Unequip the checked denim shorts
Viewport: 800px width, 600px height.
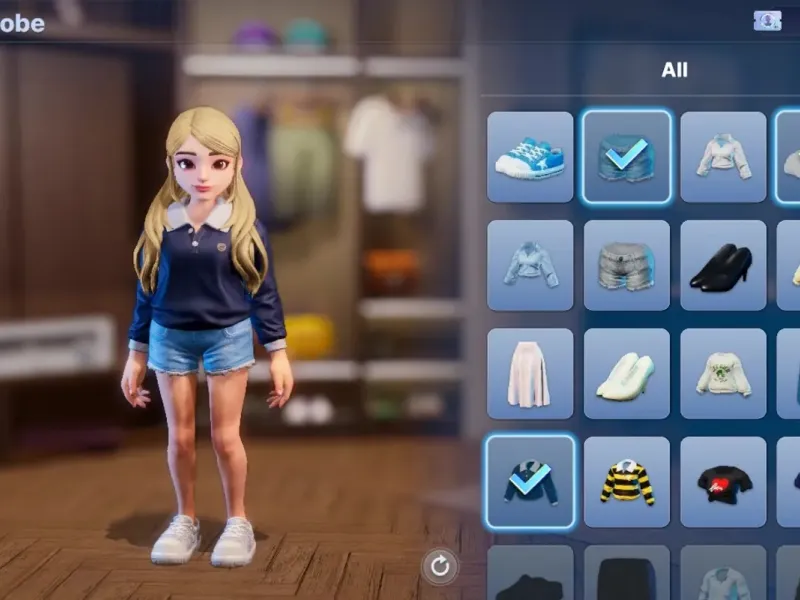(x=627, y=157)
